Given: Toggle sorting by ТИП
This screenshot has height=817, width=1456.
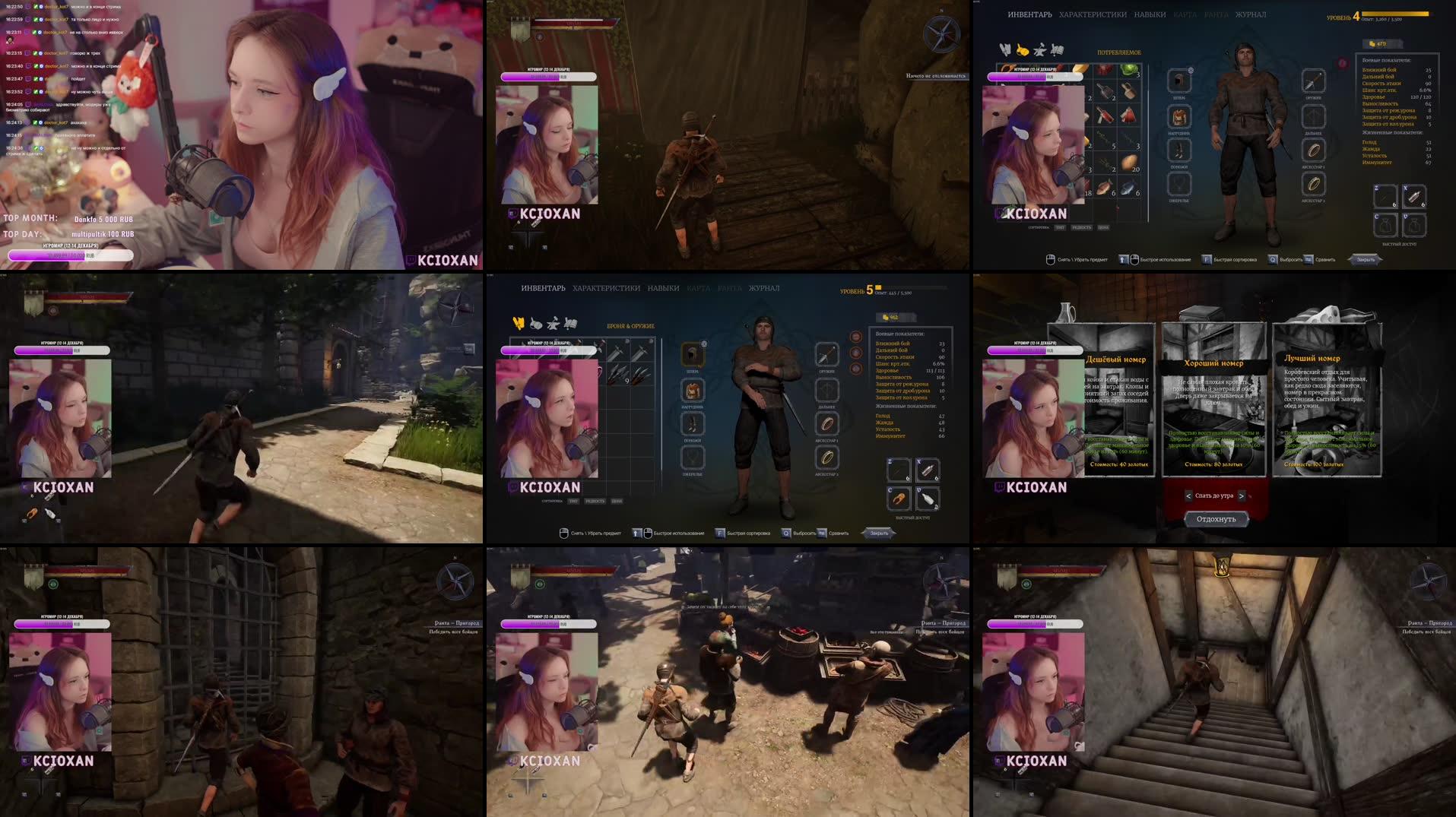Looking at the screenshot, I should 573,501.
